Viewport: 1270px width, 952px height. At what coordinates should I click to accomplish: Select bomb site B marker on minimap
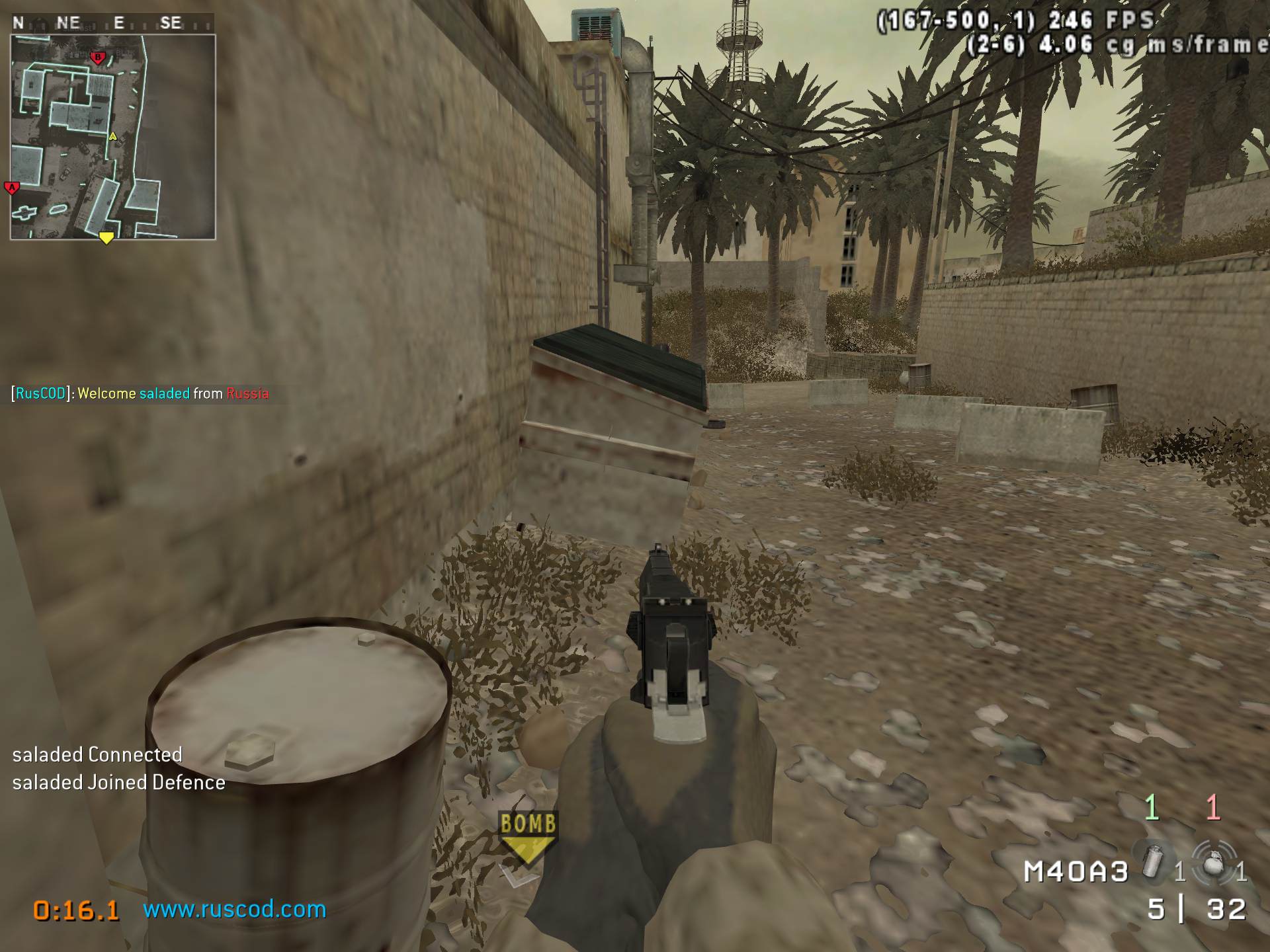coord(99,58)
